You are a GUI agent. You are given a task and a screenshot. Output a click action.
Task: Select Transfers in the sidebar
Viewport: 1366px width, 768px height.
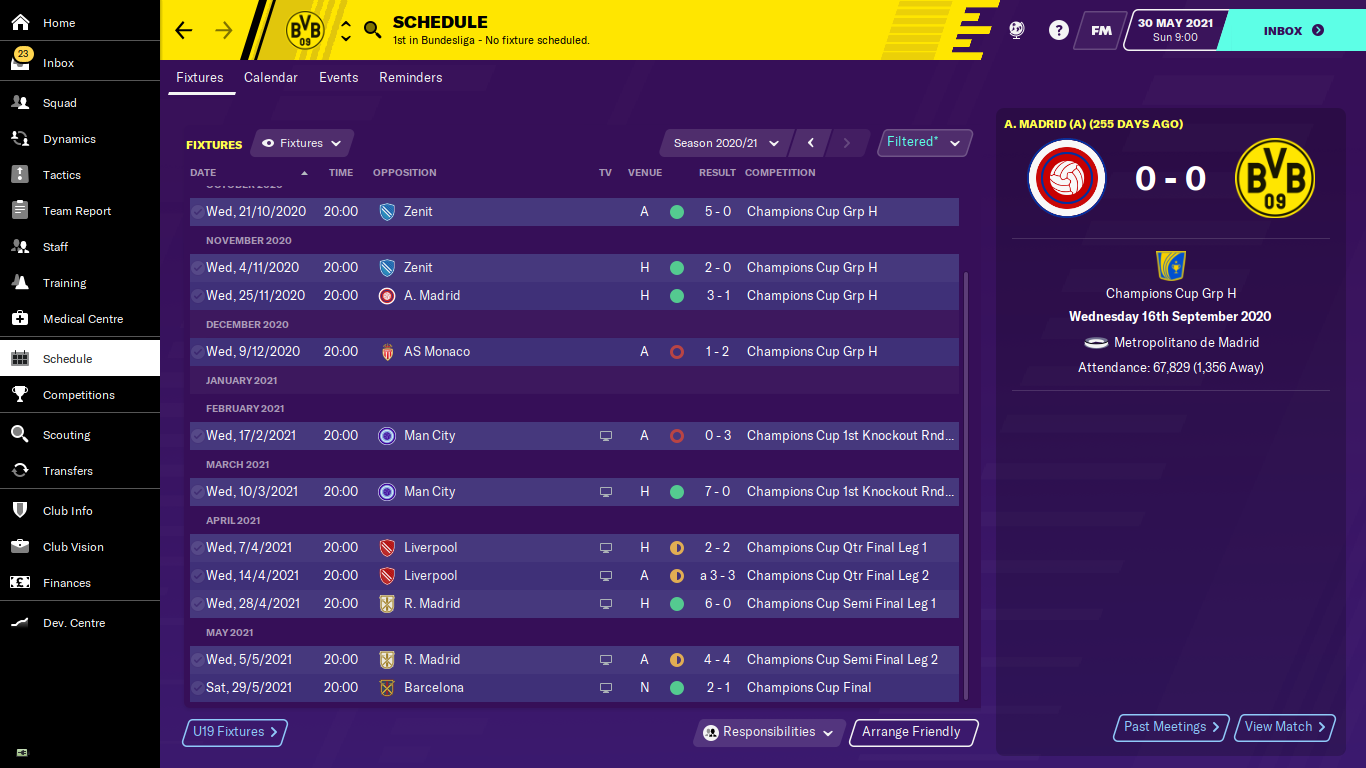pyautogui.click(x=68, y=471)
